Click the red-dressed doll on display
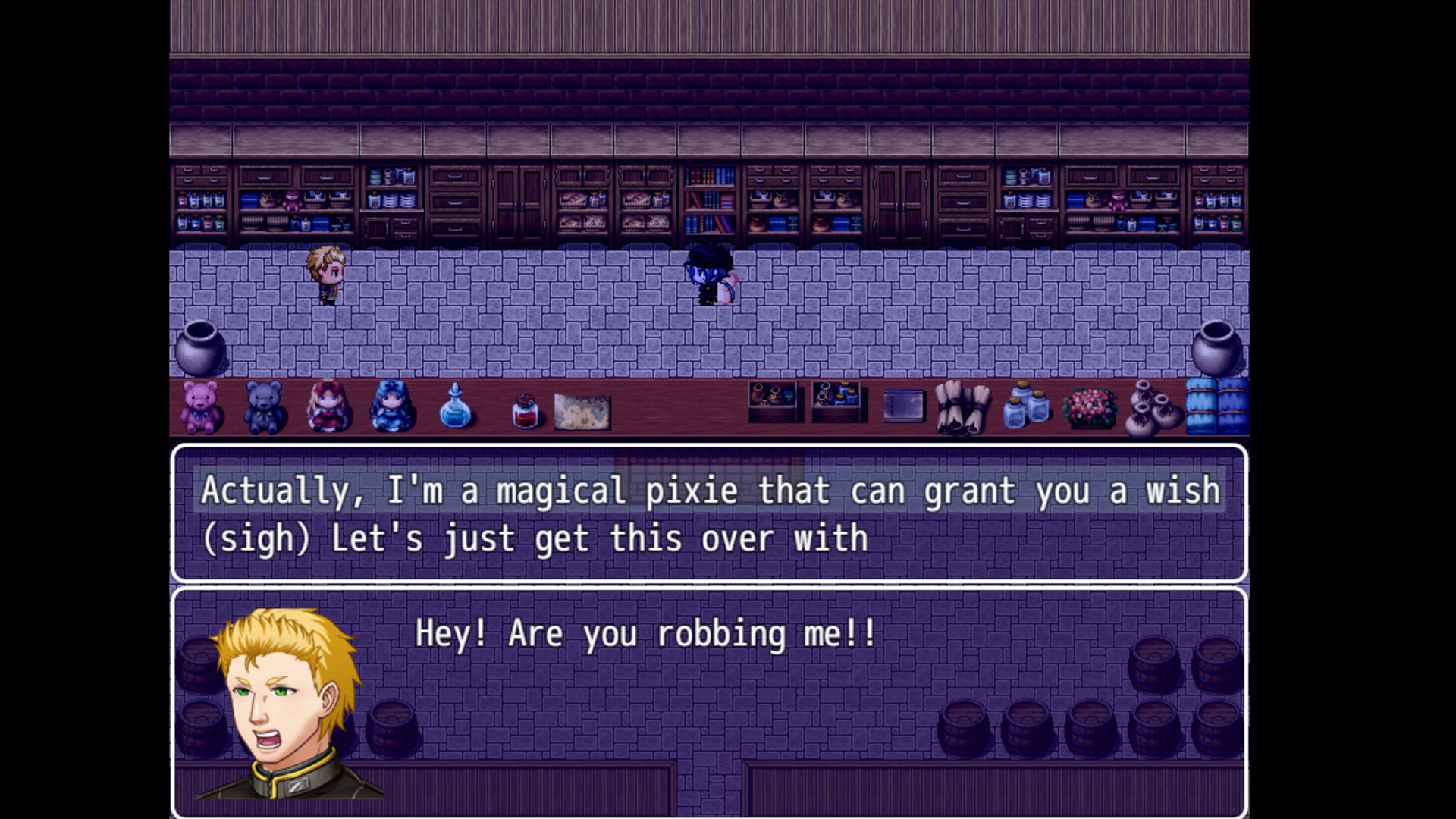 point(326,408)
